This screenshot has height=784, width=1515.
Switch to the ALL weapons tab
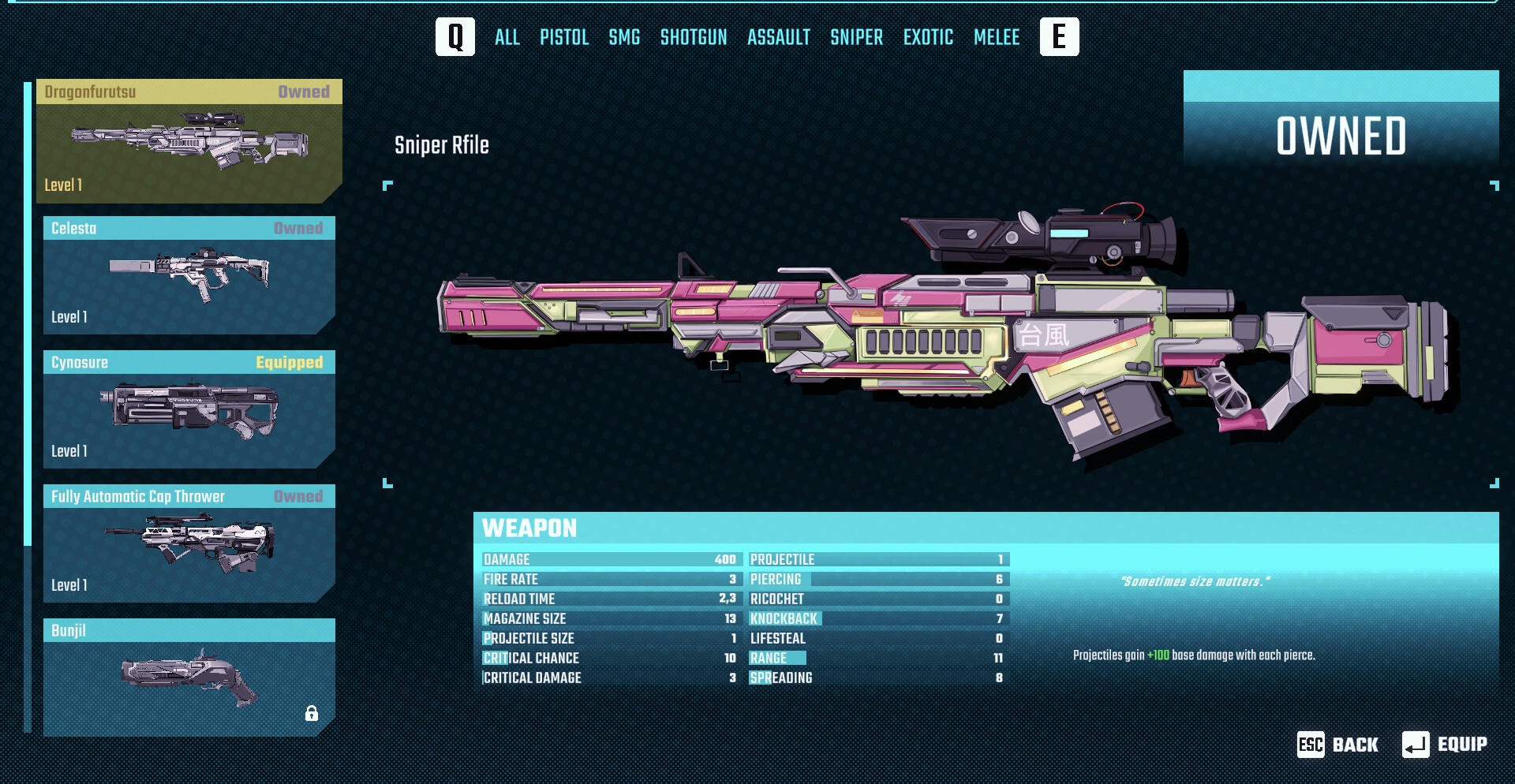pos(507,37)
